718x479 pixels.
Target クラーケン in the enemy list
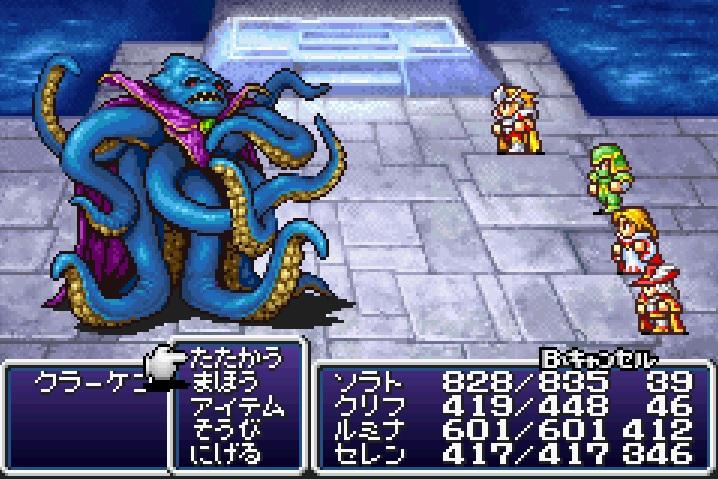pos(87,384)
